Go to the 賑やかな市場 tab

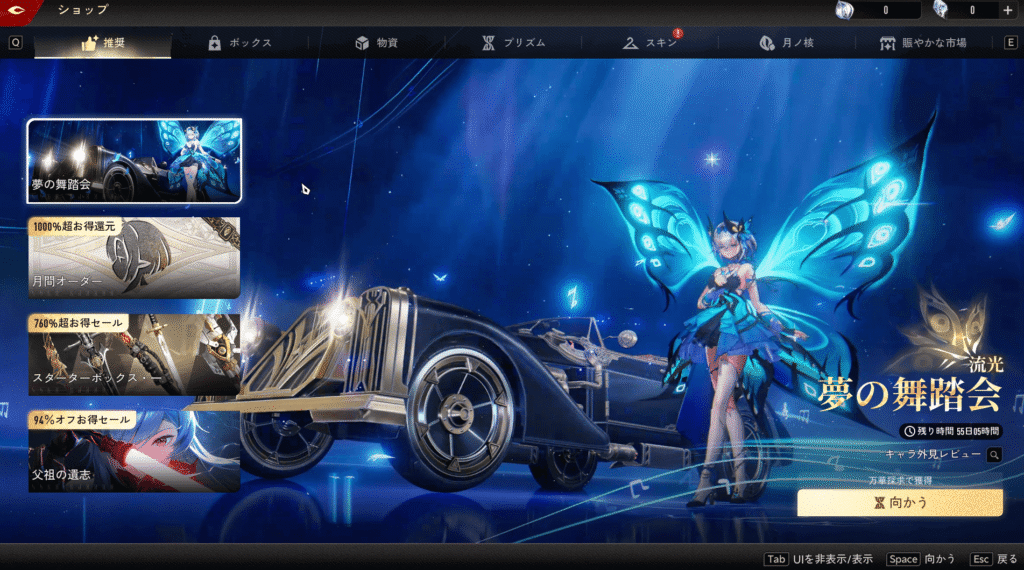click(x=922, y=43)
